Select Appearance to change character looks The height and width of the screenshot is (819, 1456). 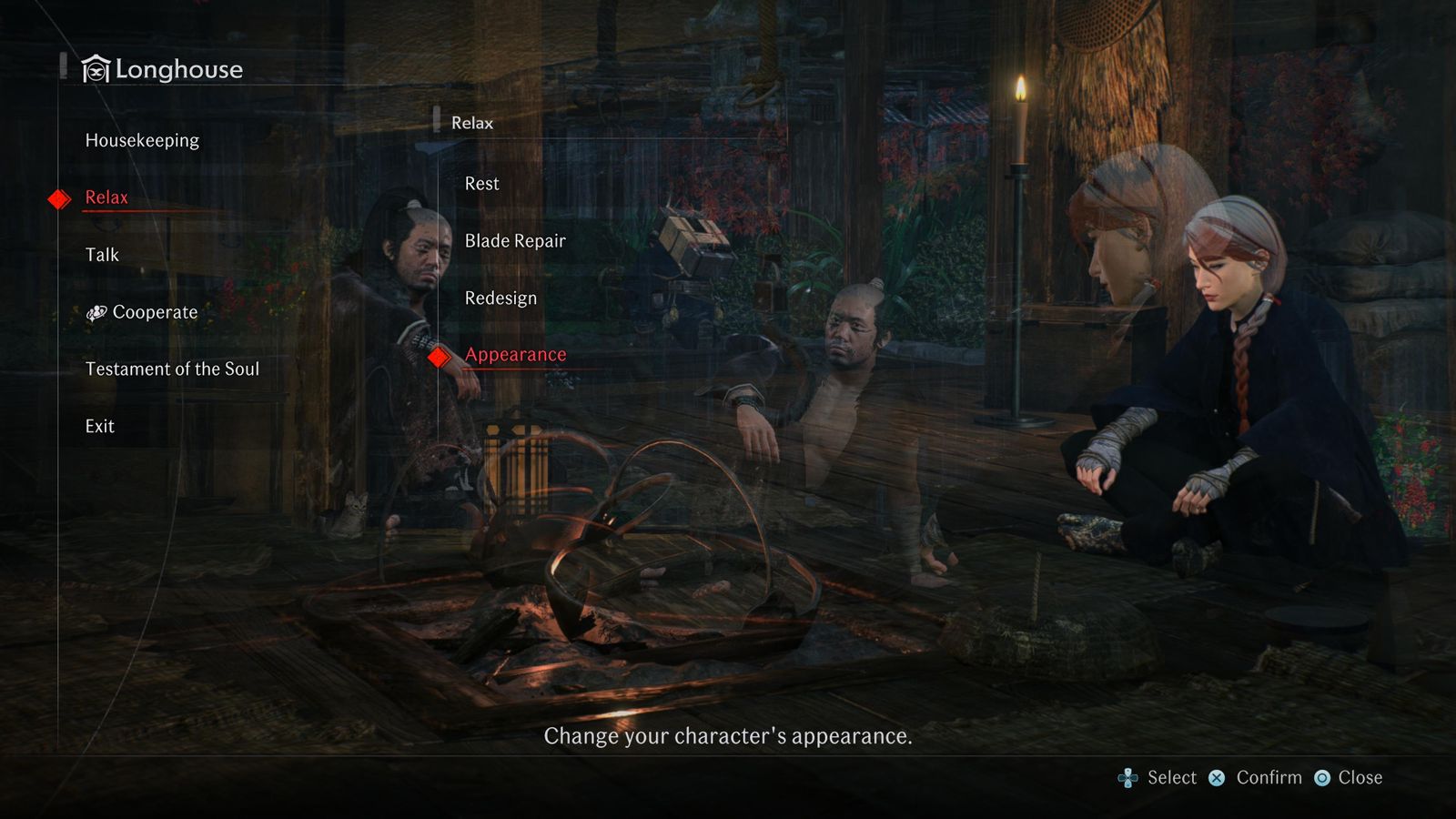[x=515, y=355]
